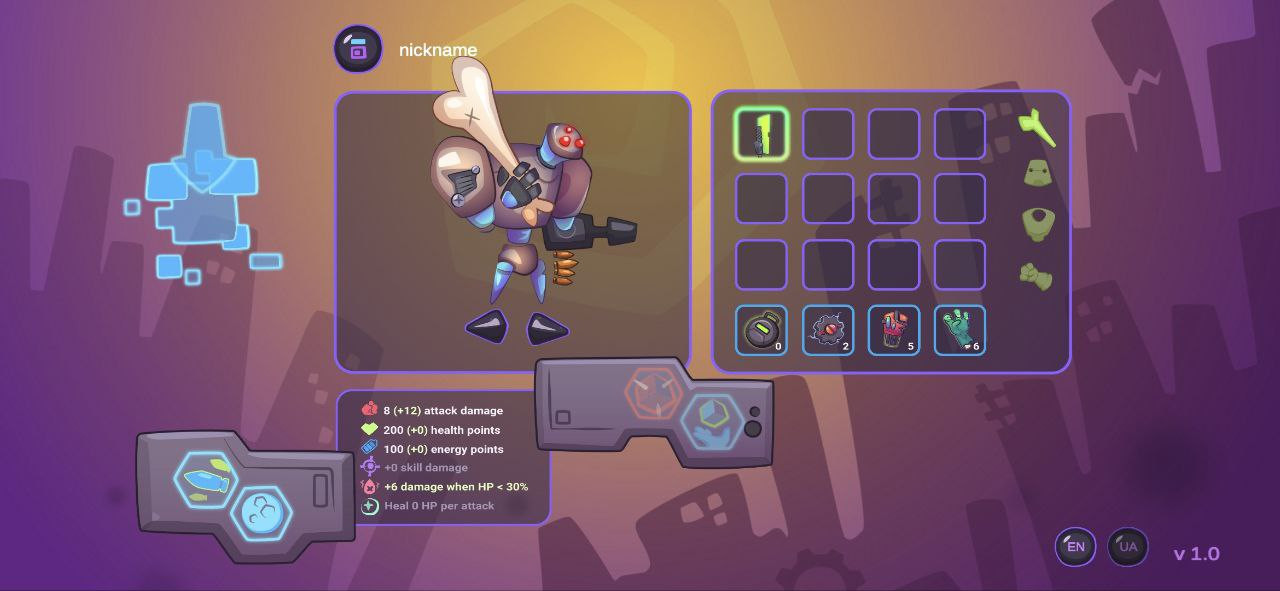Click the purple profile avatar icon

click(358, 49)
